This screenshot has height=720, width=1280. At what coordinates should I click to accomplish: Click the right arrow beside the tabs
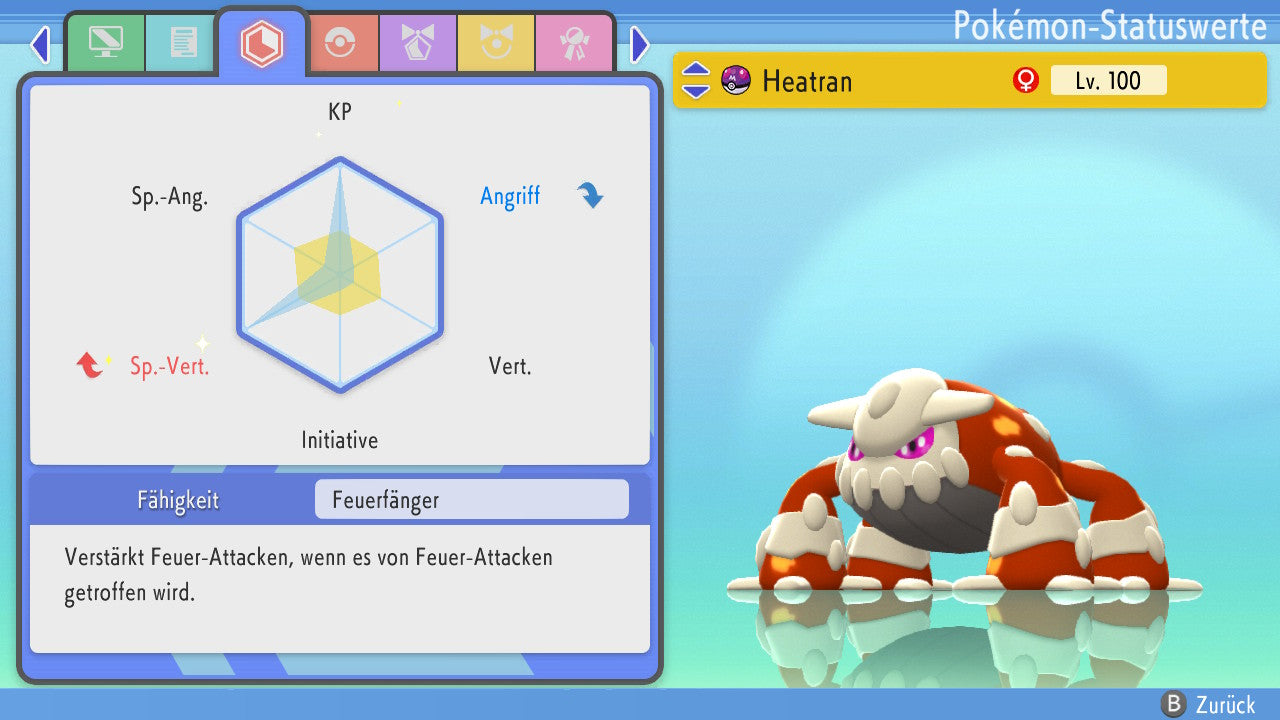(x=640, y=44)
